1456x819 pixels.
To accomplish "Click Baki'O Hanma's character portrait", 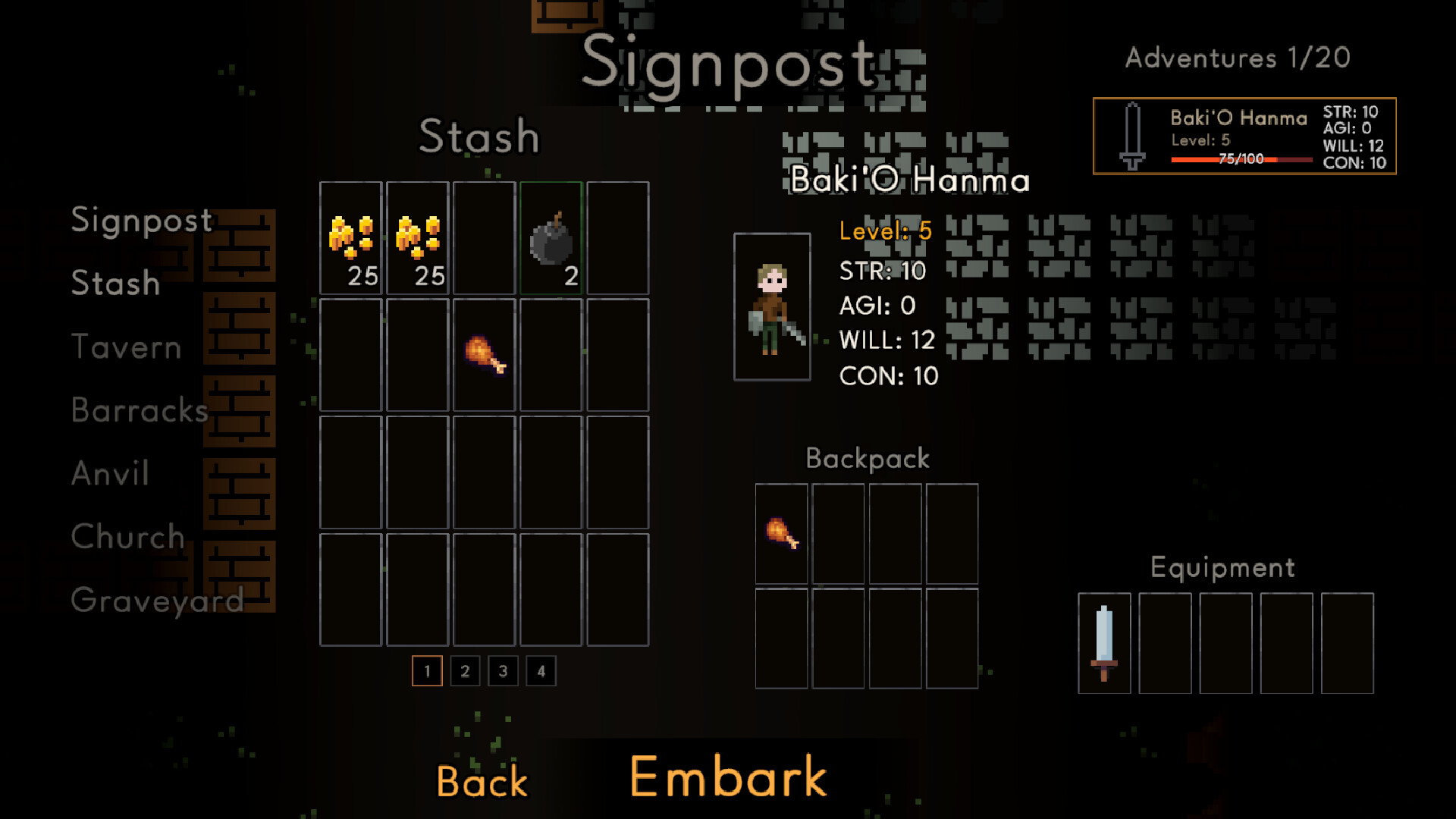I will coord(772,307).
